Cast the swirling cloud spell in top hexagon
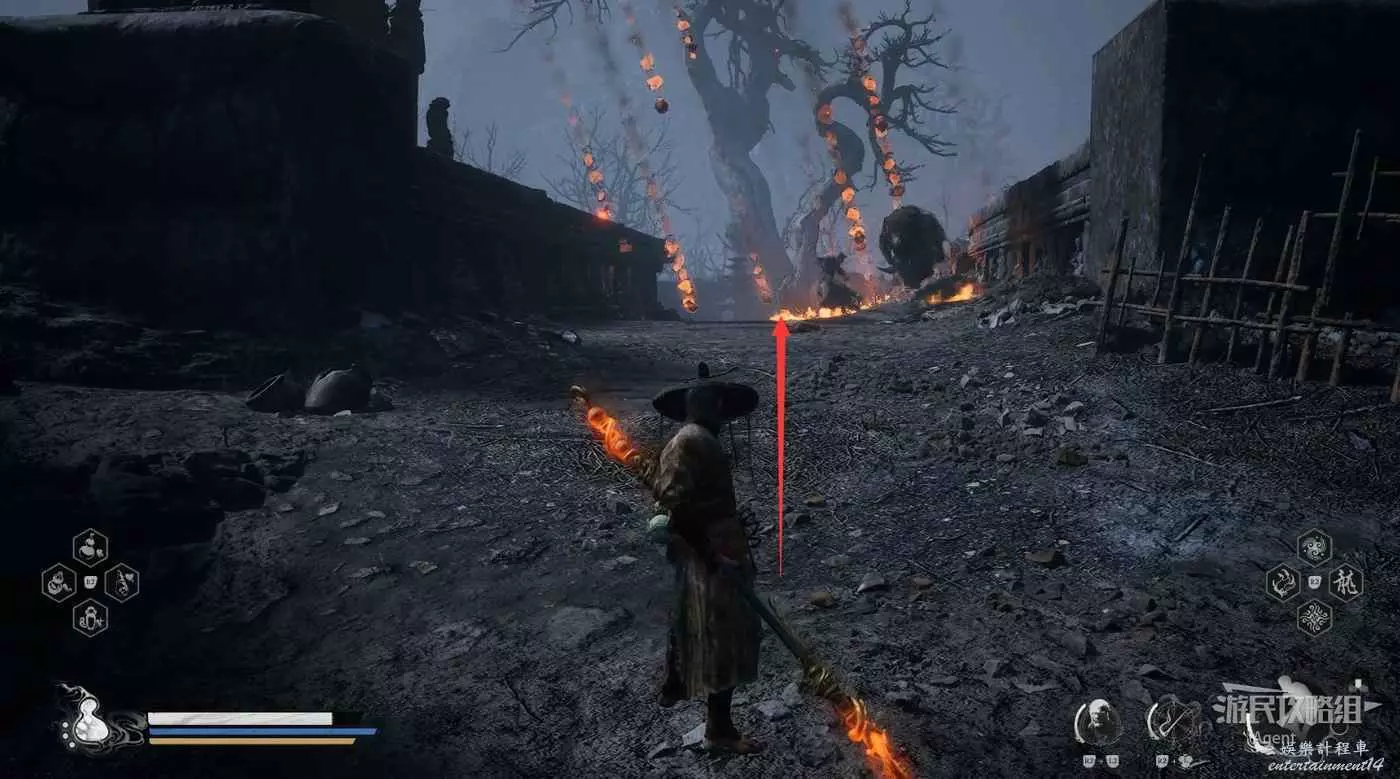Image resolution: width=1400 pixels, height=779 pixels. (1314, 547)
